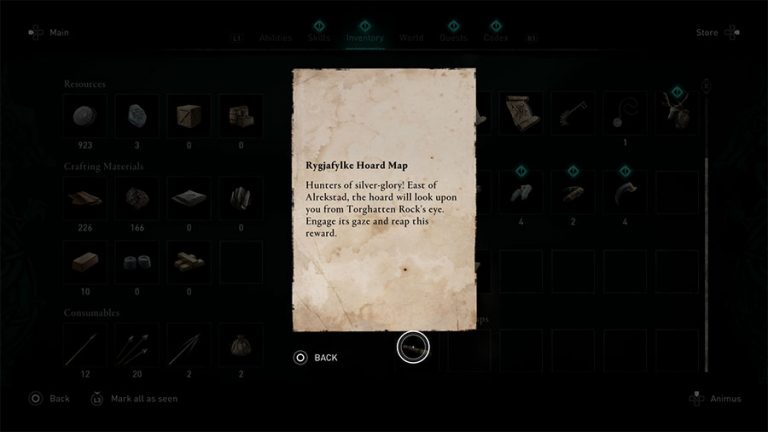The width and height of the screenshot is (768, 432).
Task: Select the ingot slot holding 10
Action: [x=85, y=262]
